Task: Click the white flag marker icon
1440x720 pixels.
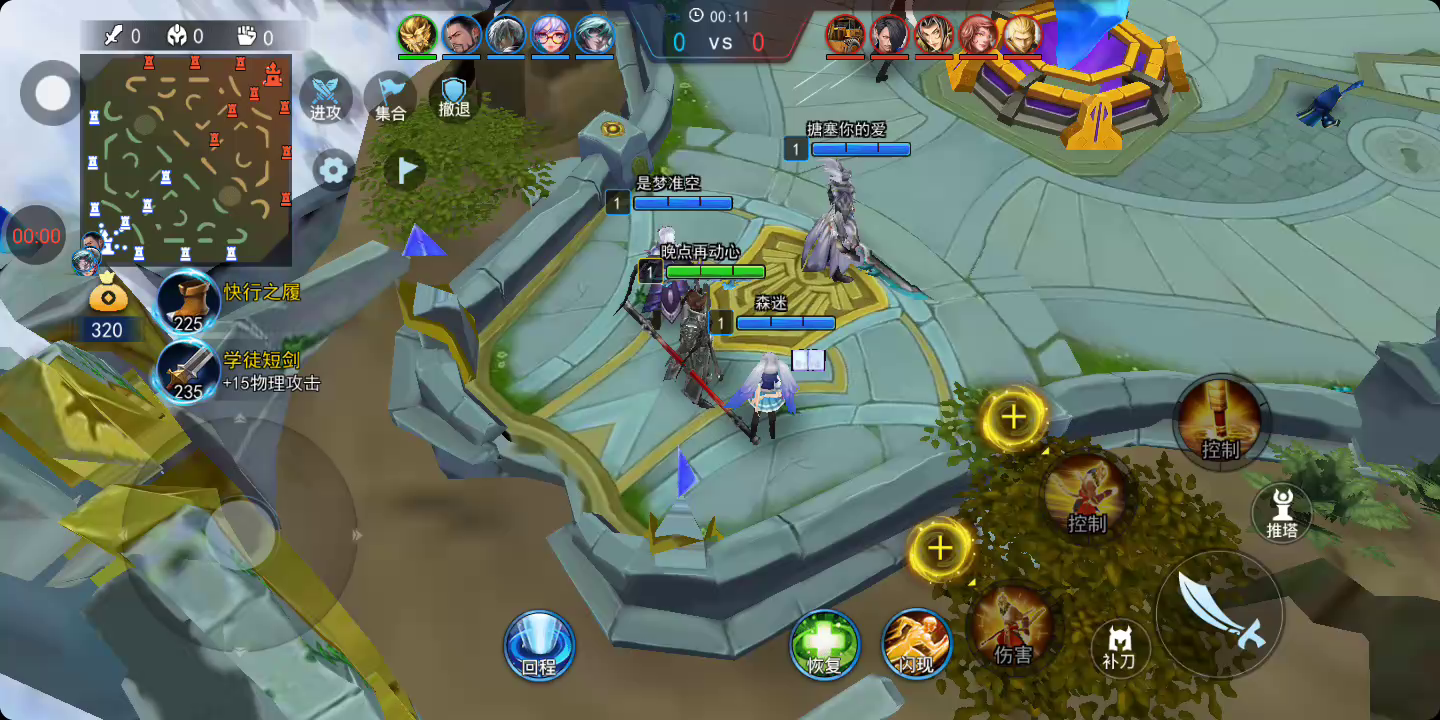Action: pyautogui.click(x=405, y=171)
